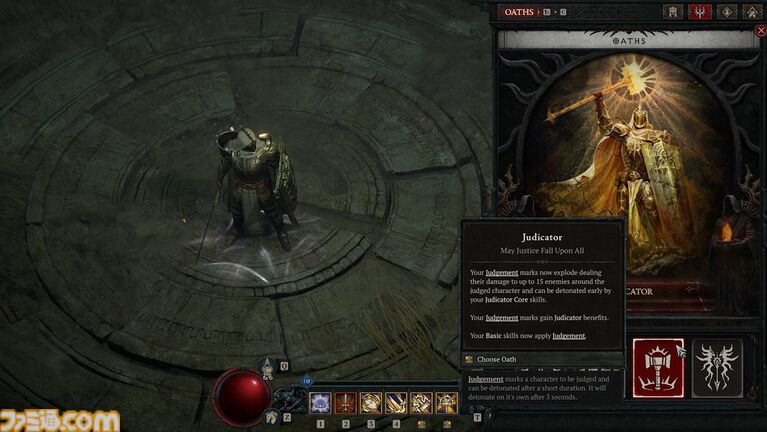Close the Oaths panel
Image resolution: width=767 pixels, height=432 pixels.
[761, 31]
